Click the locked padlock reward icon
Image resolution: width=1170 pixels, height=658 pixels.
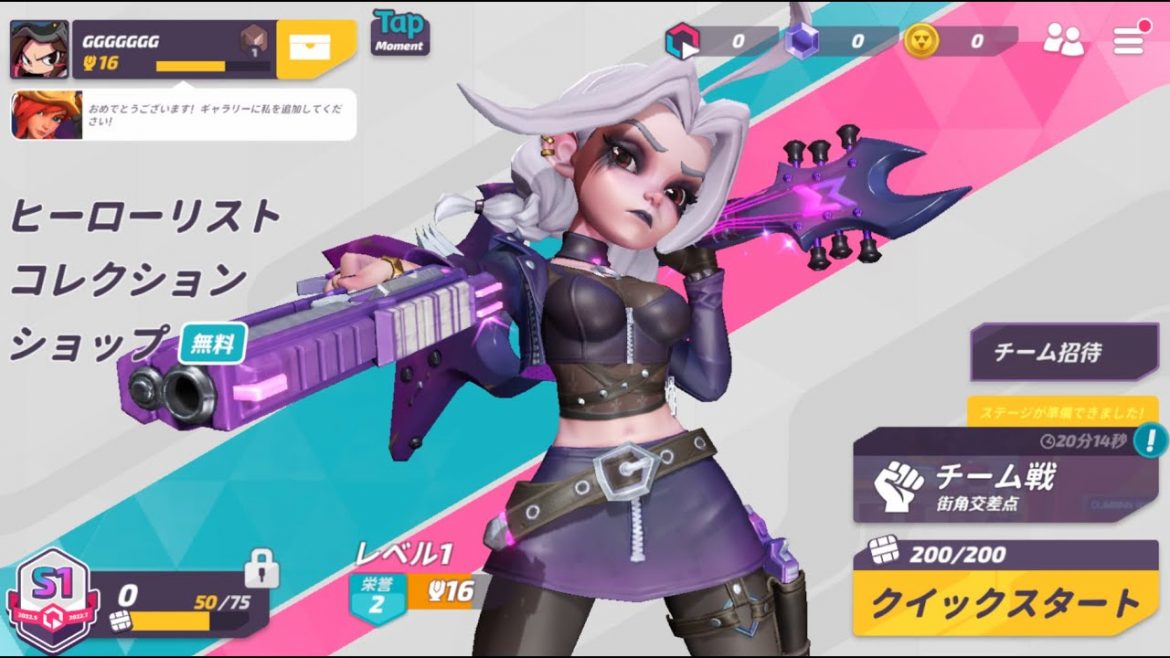[261, 569]
